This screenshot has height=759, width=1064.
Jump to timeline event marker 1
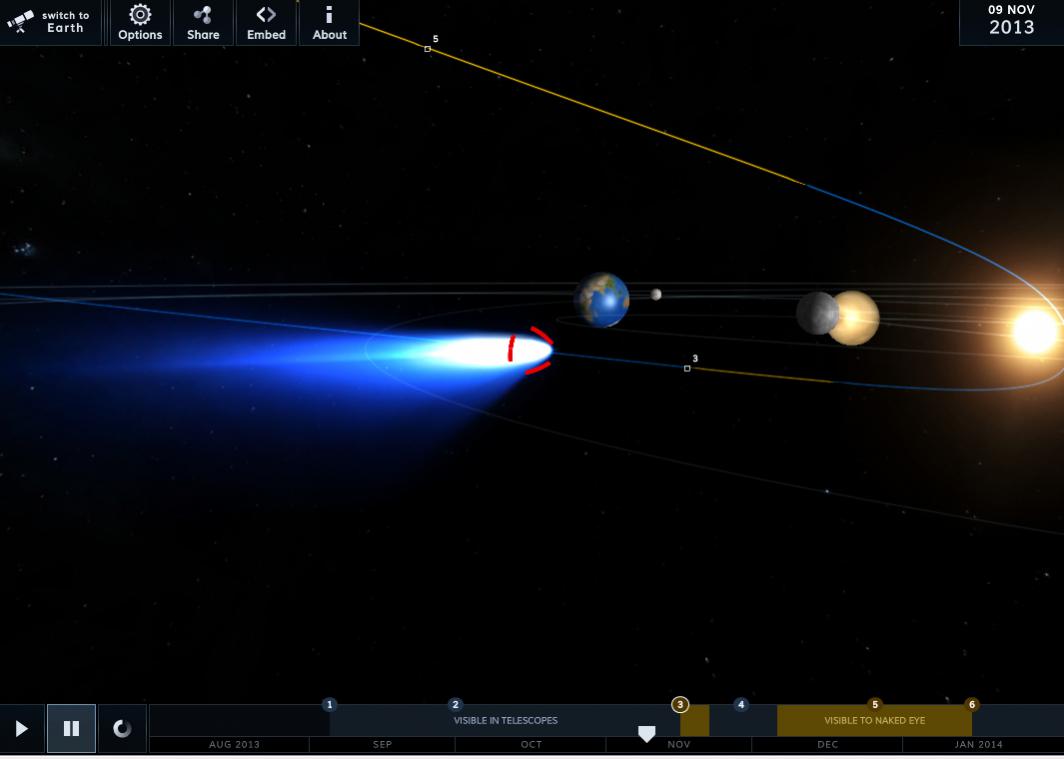(330, 705)
